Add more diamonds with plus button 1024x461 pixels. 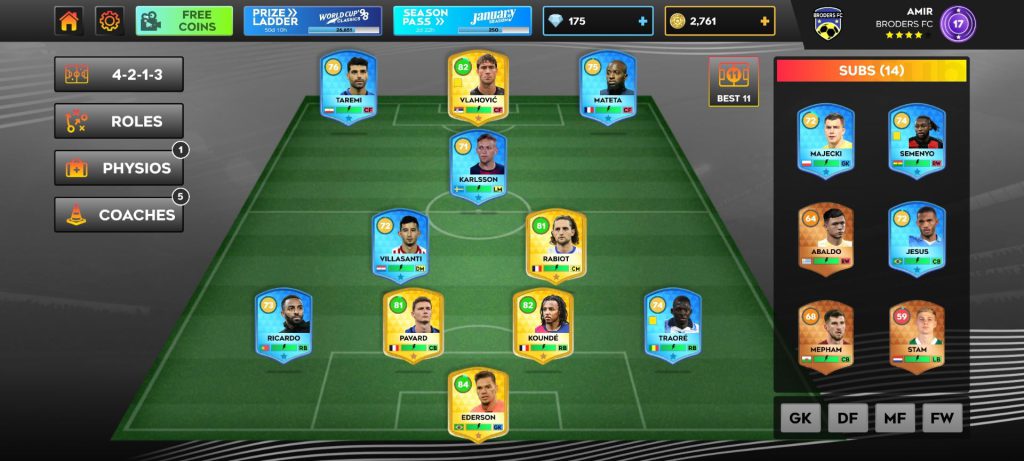click(641, 21)
